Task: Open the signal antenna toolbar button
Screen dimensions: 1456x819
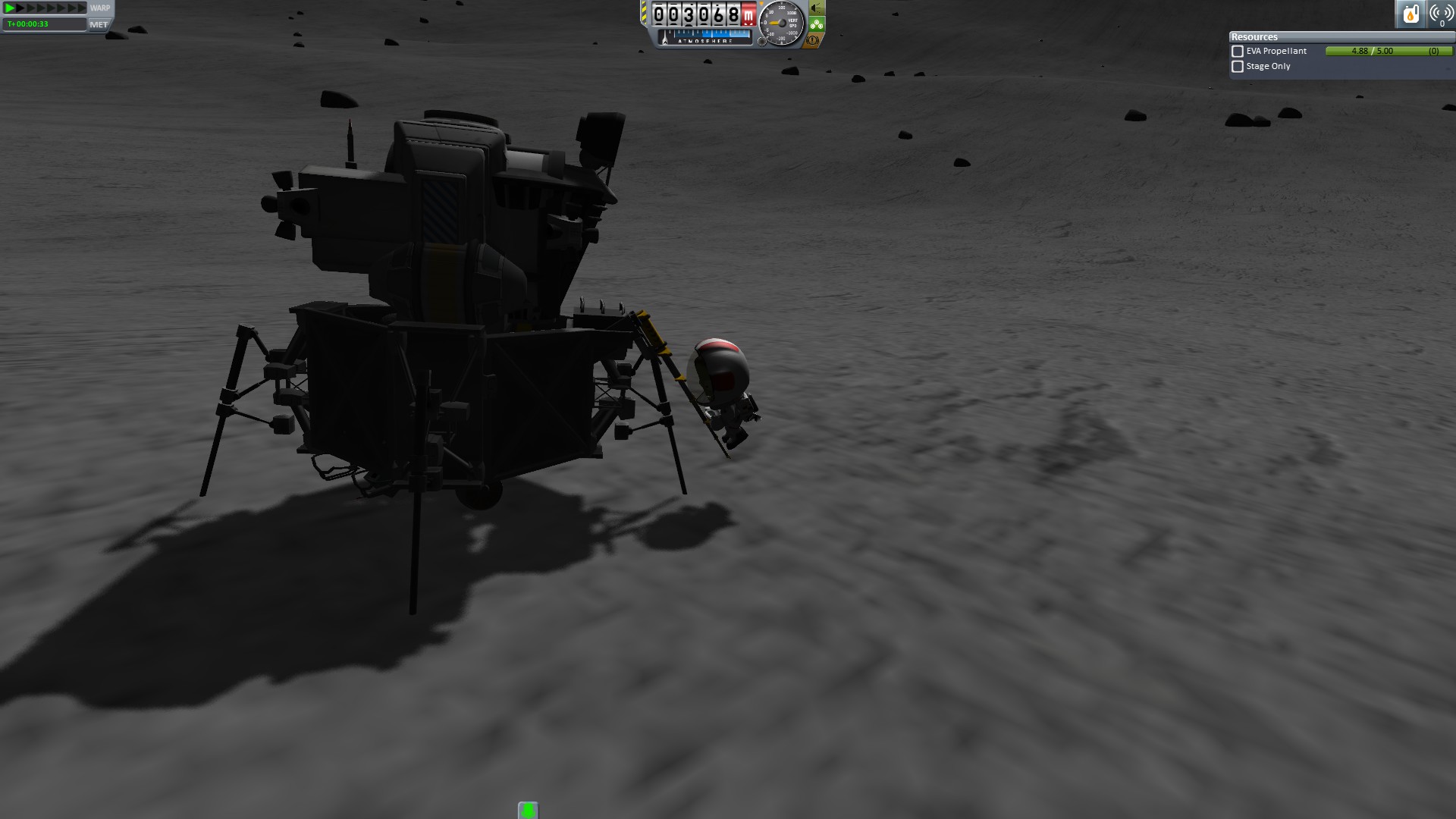Action: click(1440, 14)
